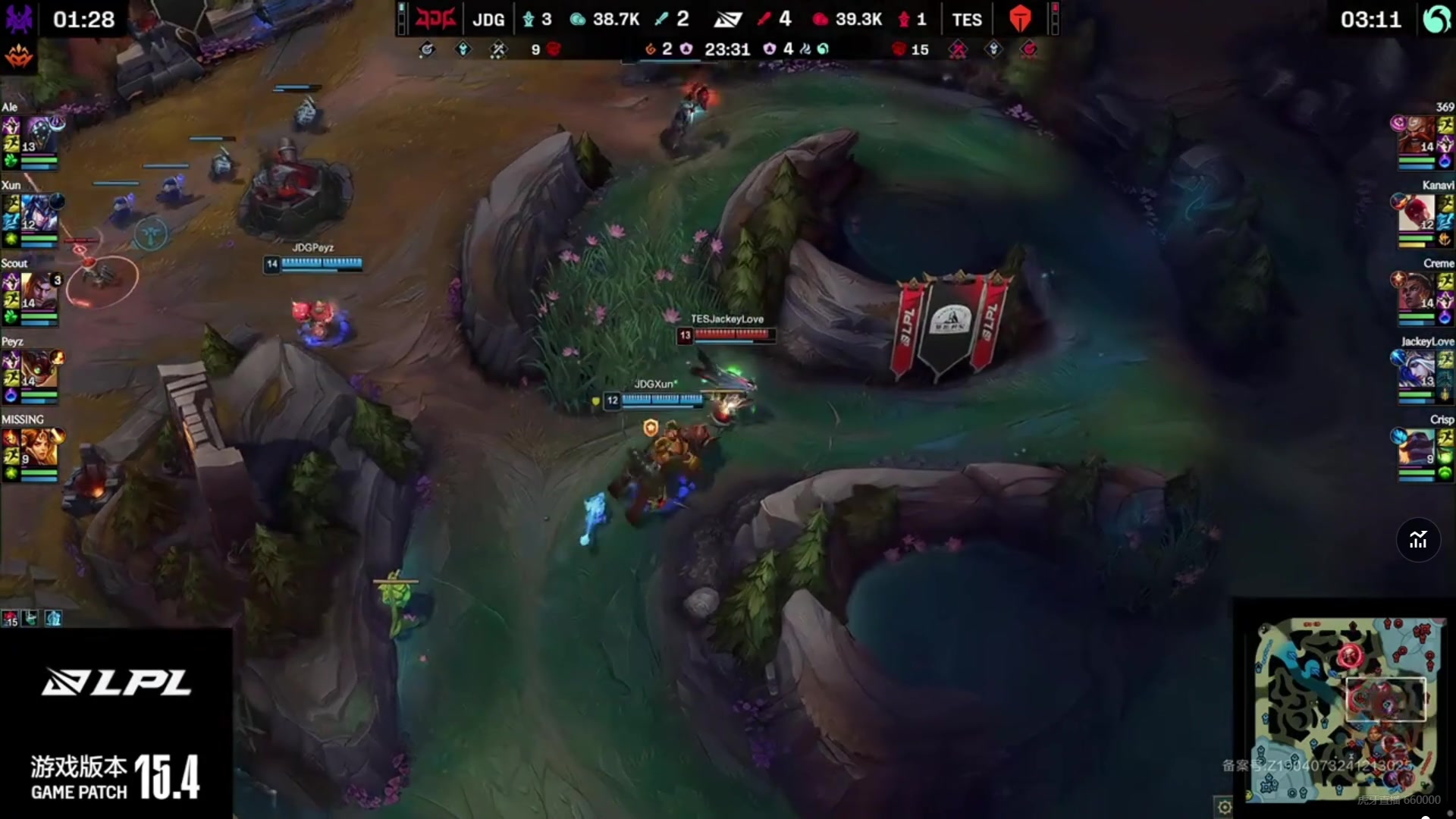
Task: Select 369's champion portrait
Action: pos(1417,135)
